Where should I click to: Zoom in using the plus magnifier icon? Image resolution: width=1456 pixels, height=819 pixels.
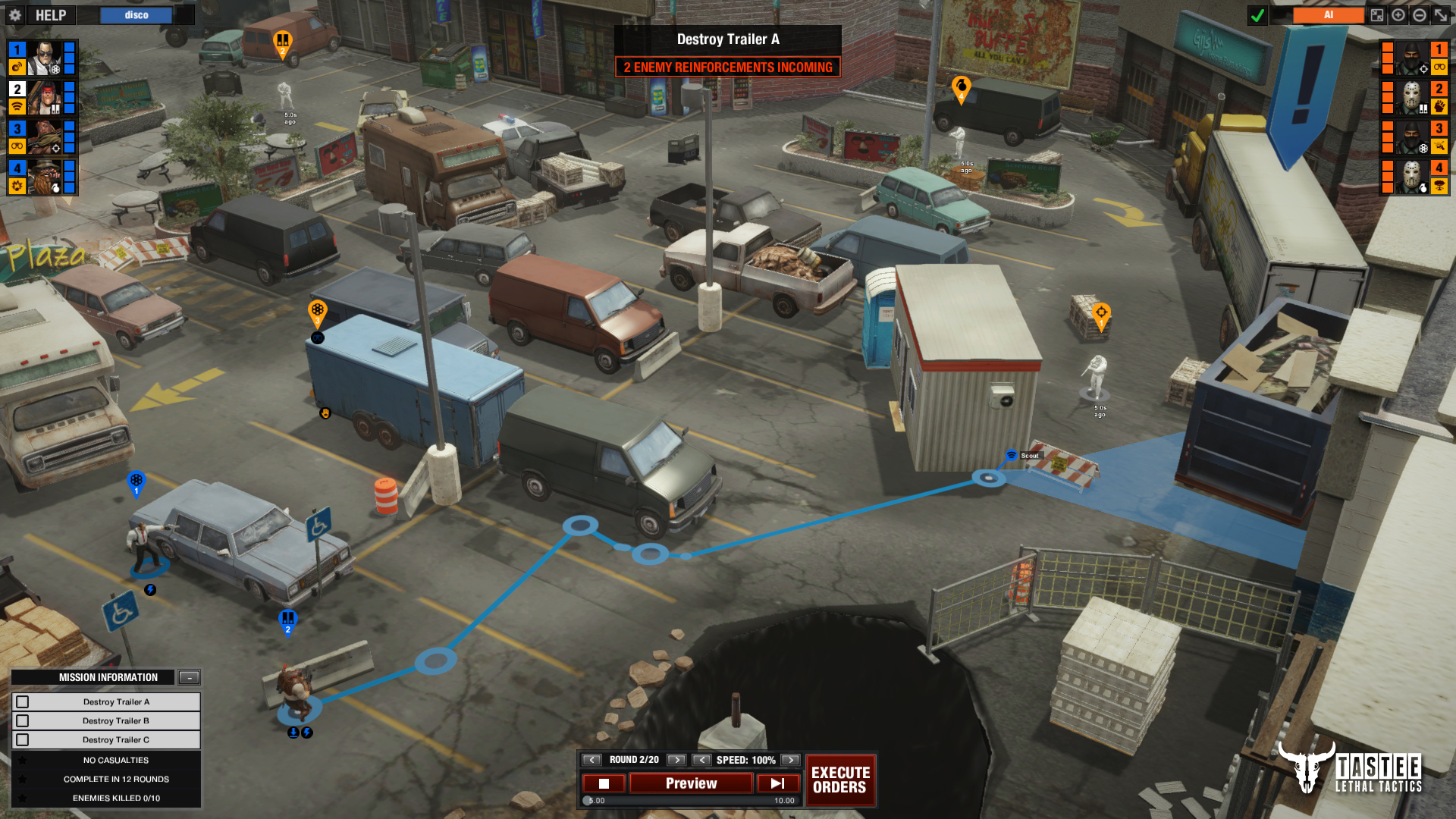coord(1399,15)
